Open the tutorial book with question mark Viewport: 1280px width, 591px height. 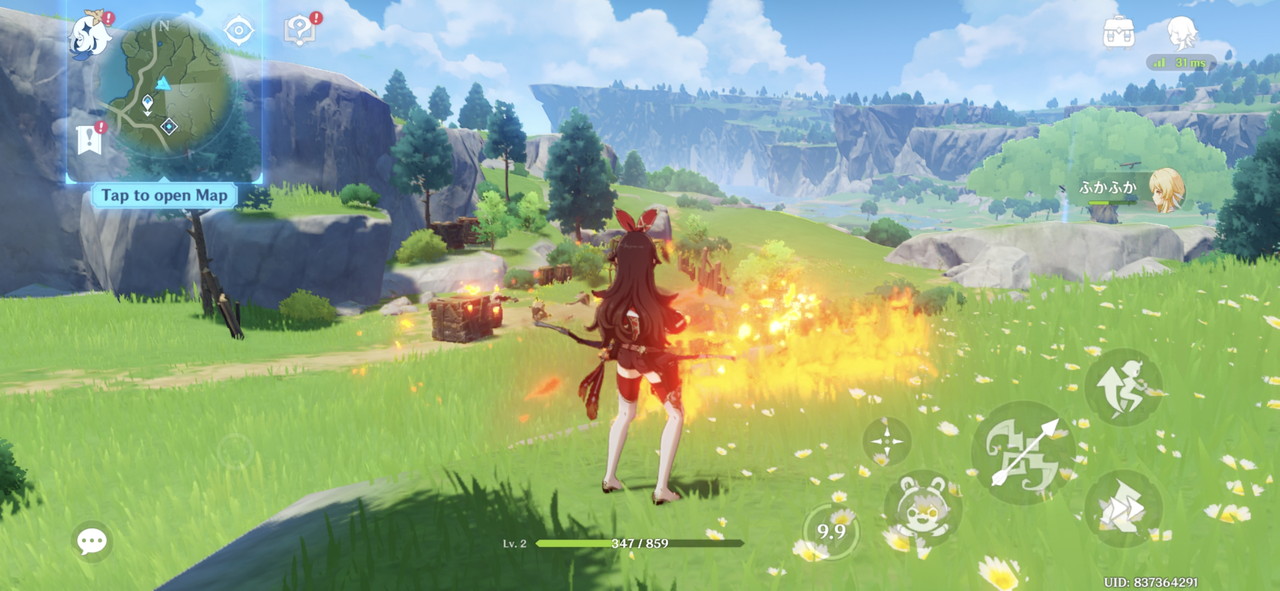tap(300, 30)
